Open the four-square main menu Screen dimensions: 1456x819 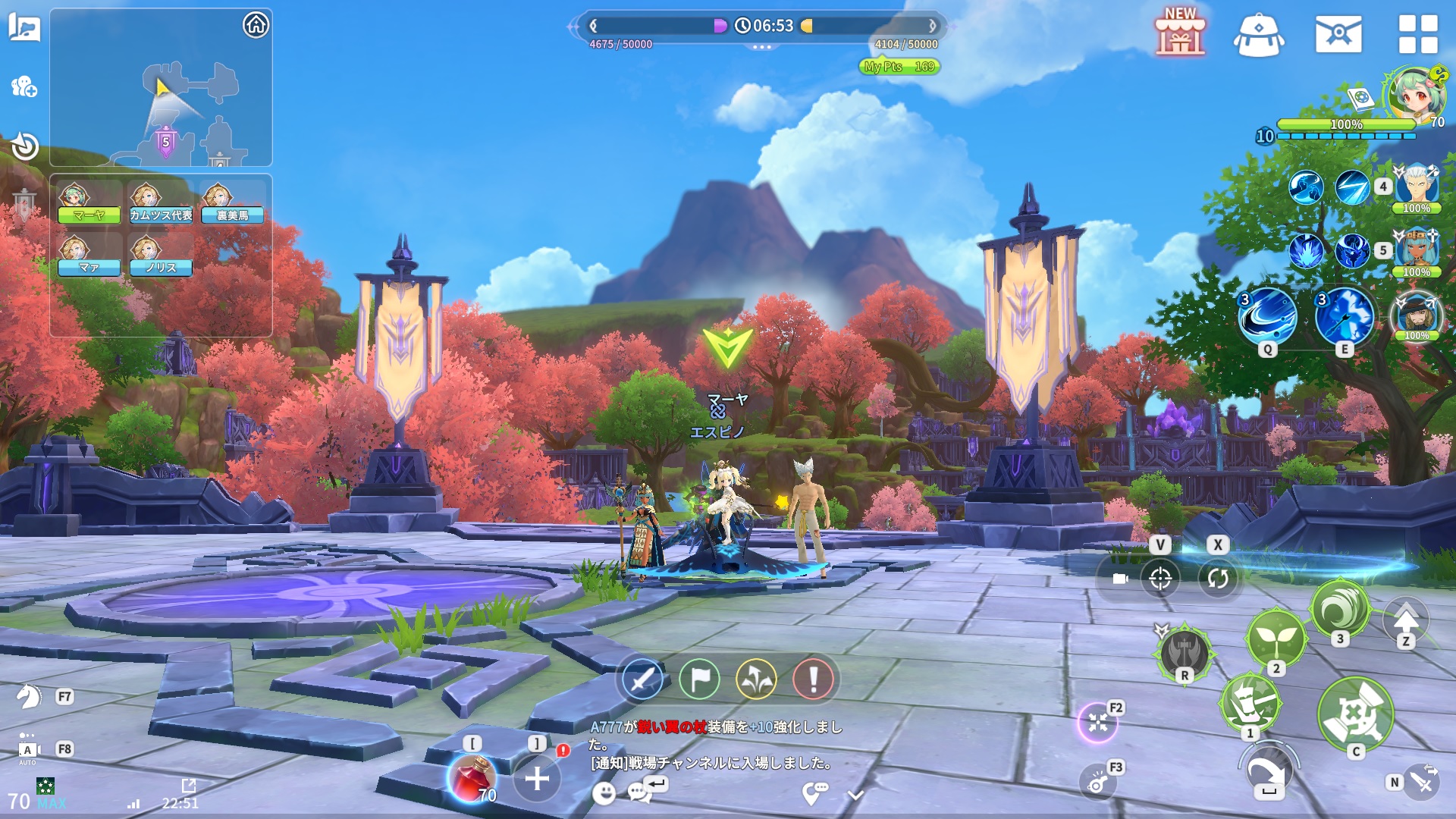pos(1418,34)
